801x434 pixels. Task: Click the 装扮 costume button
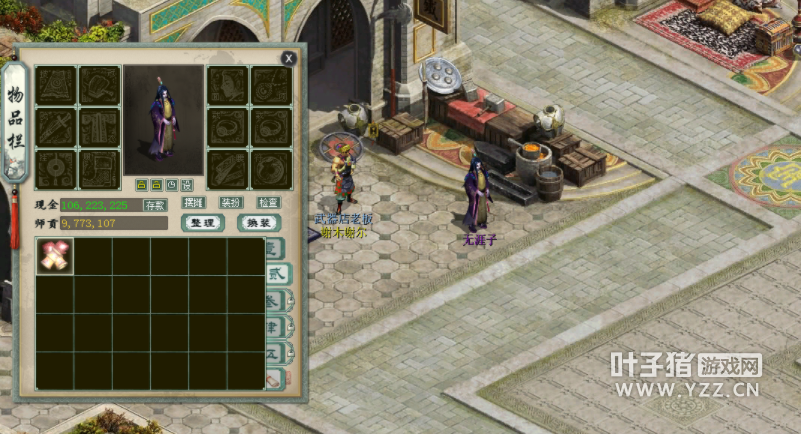230,203
